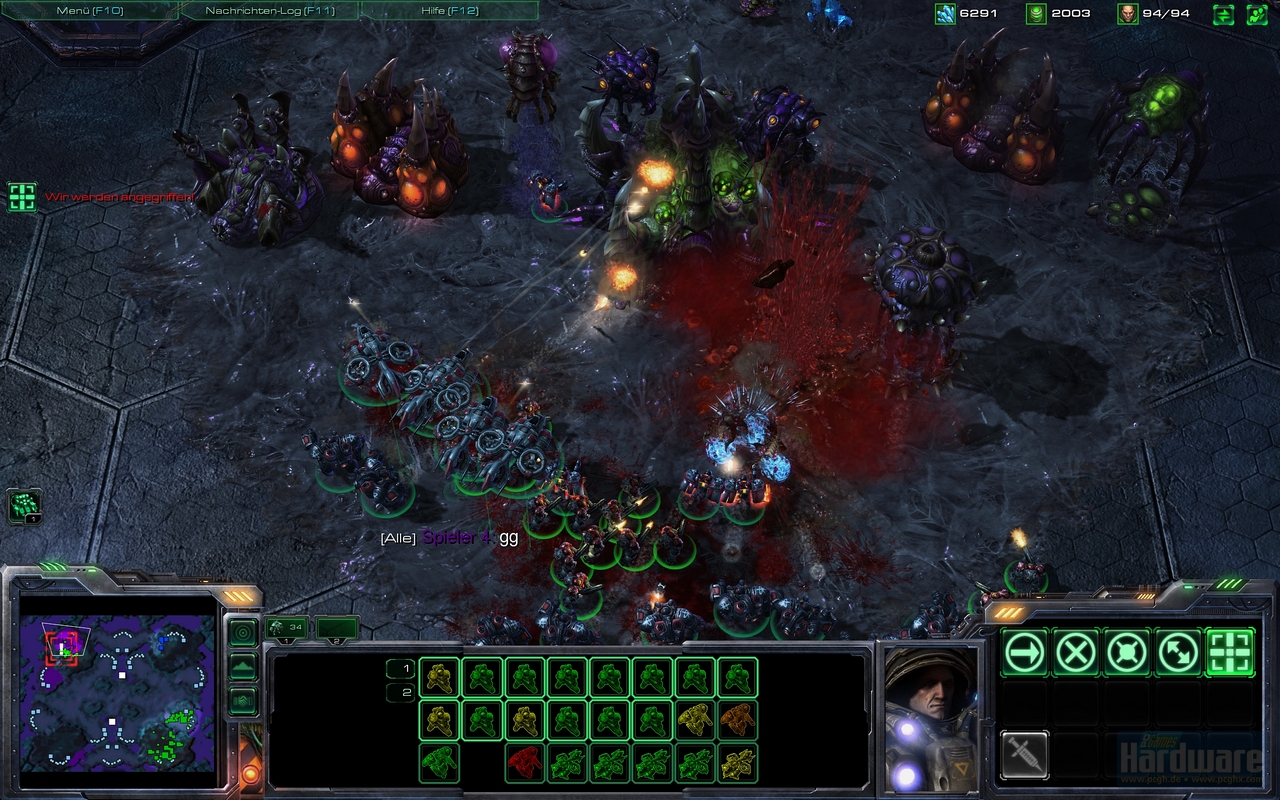Open the Menü (F10) button
This screenshot has width=1280, height=800.
(90, 11)
